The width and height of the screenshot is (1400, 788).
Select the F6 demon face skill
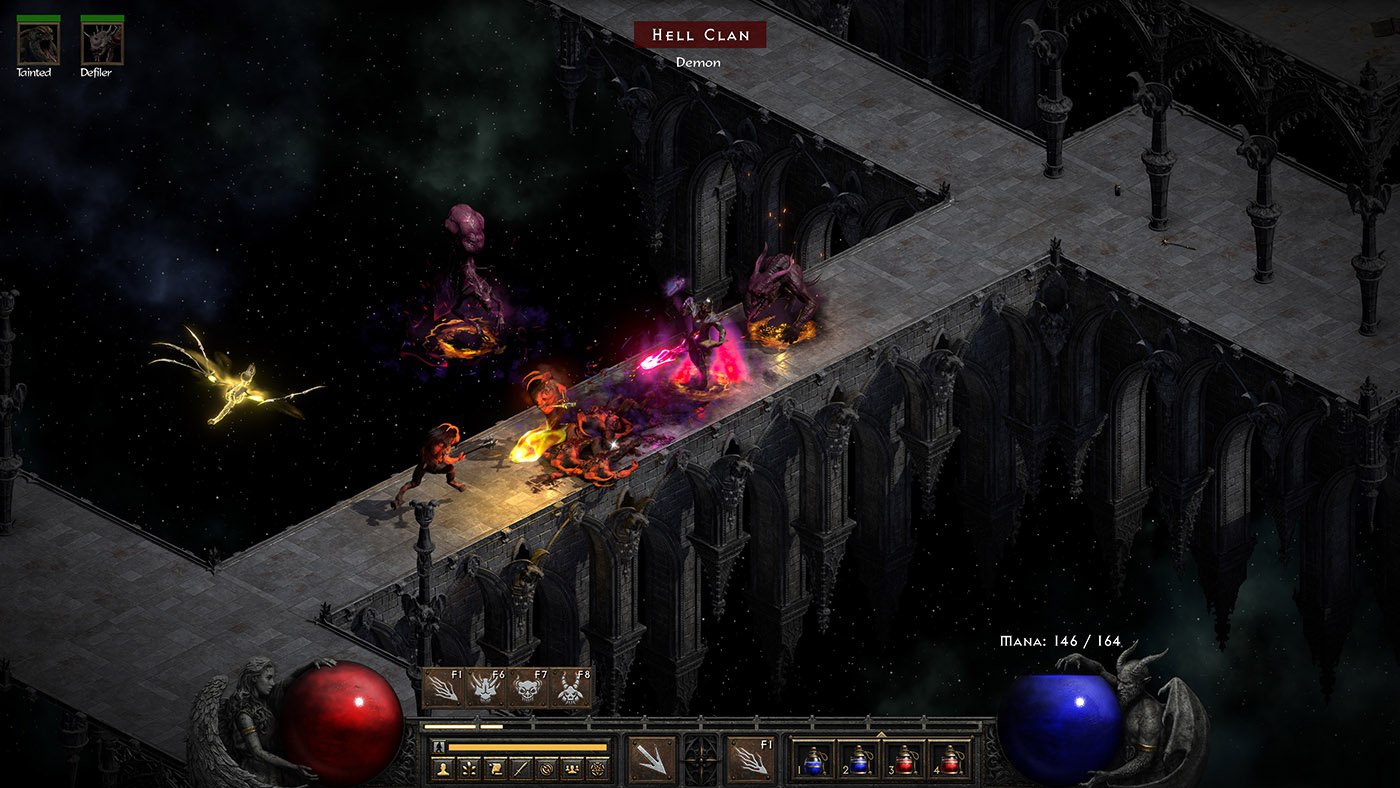pyautogui.click(x=484, y=688)
